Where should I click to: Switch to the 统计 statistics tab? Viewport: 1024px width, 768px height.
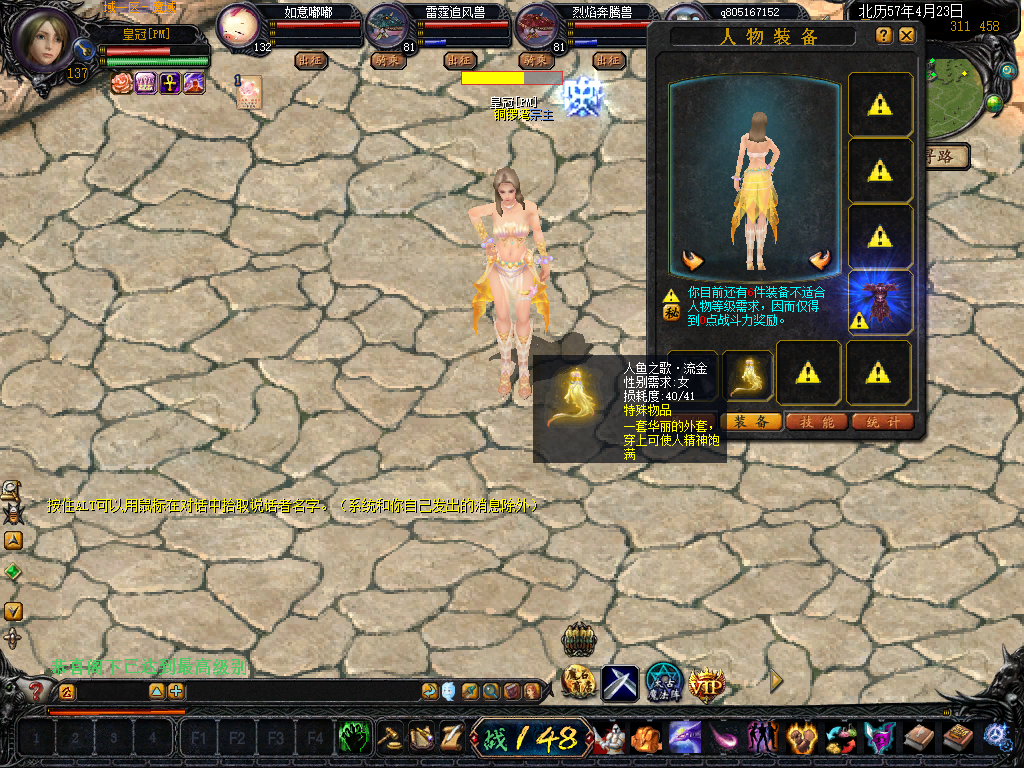coord(883,422)
